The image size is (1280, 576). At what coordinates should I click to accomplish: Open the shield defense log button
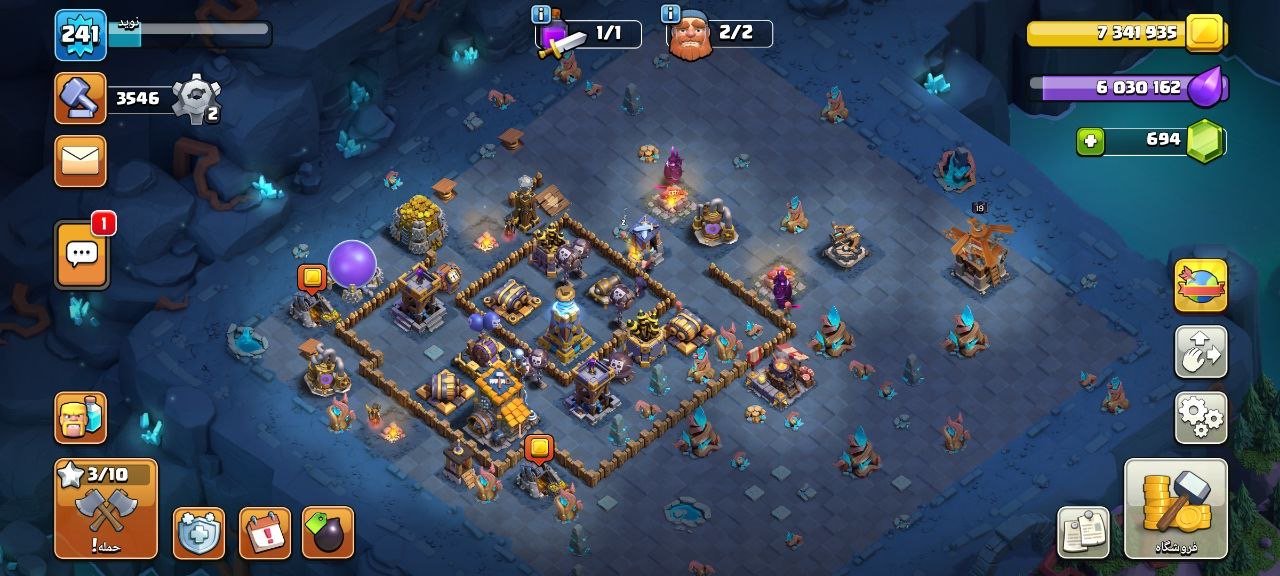click(198, 533)
